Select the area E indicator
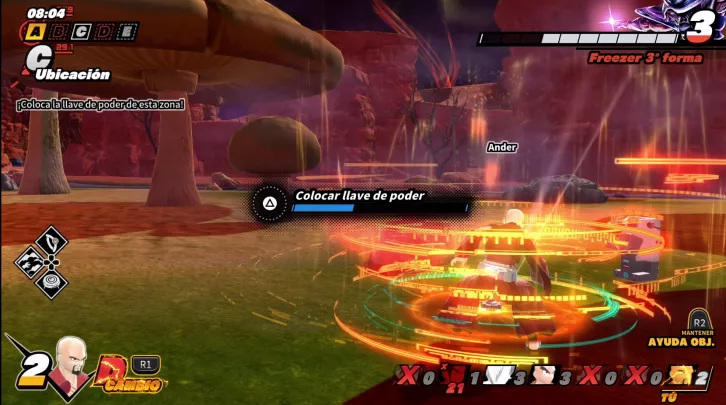726x405 pixels. [125, 31]
